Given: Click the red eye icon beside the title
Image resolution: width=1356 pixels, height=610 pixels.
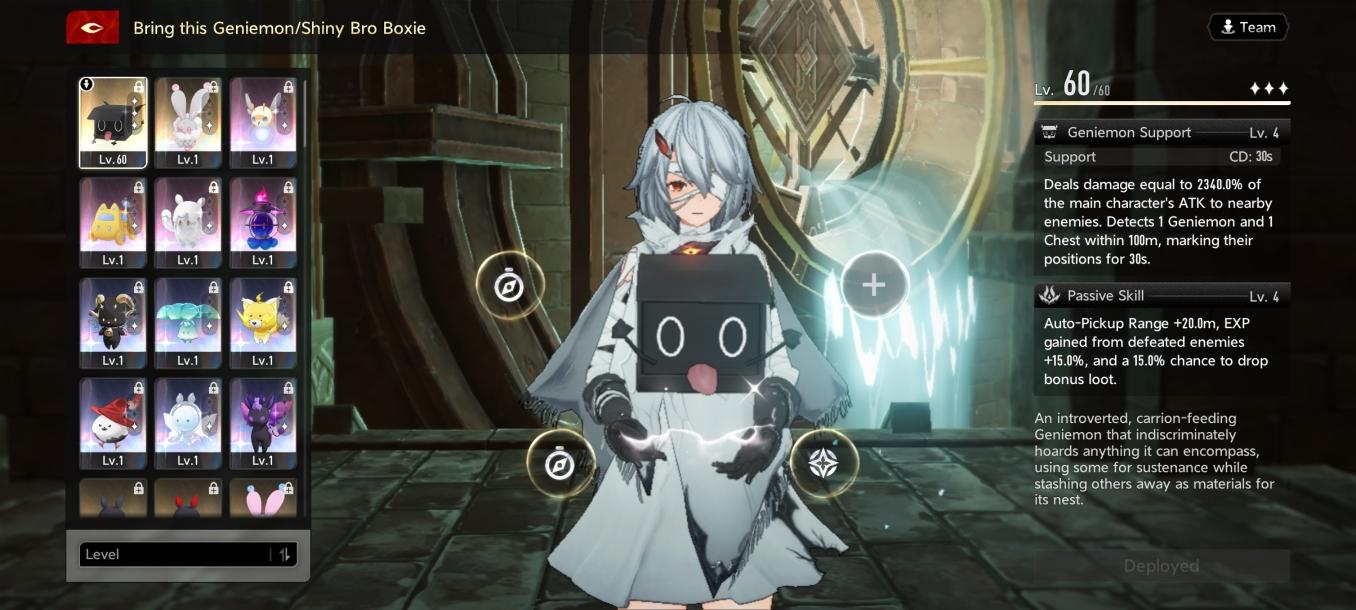Looking at the screenshot, I should pyautogui.click(x=92, y=28).
